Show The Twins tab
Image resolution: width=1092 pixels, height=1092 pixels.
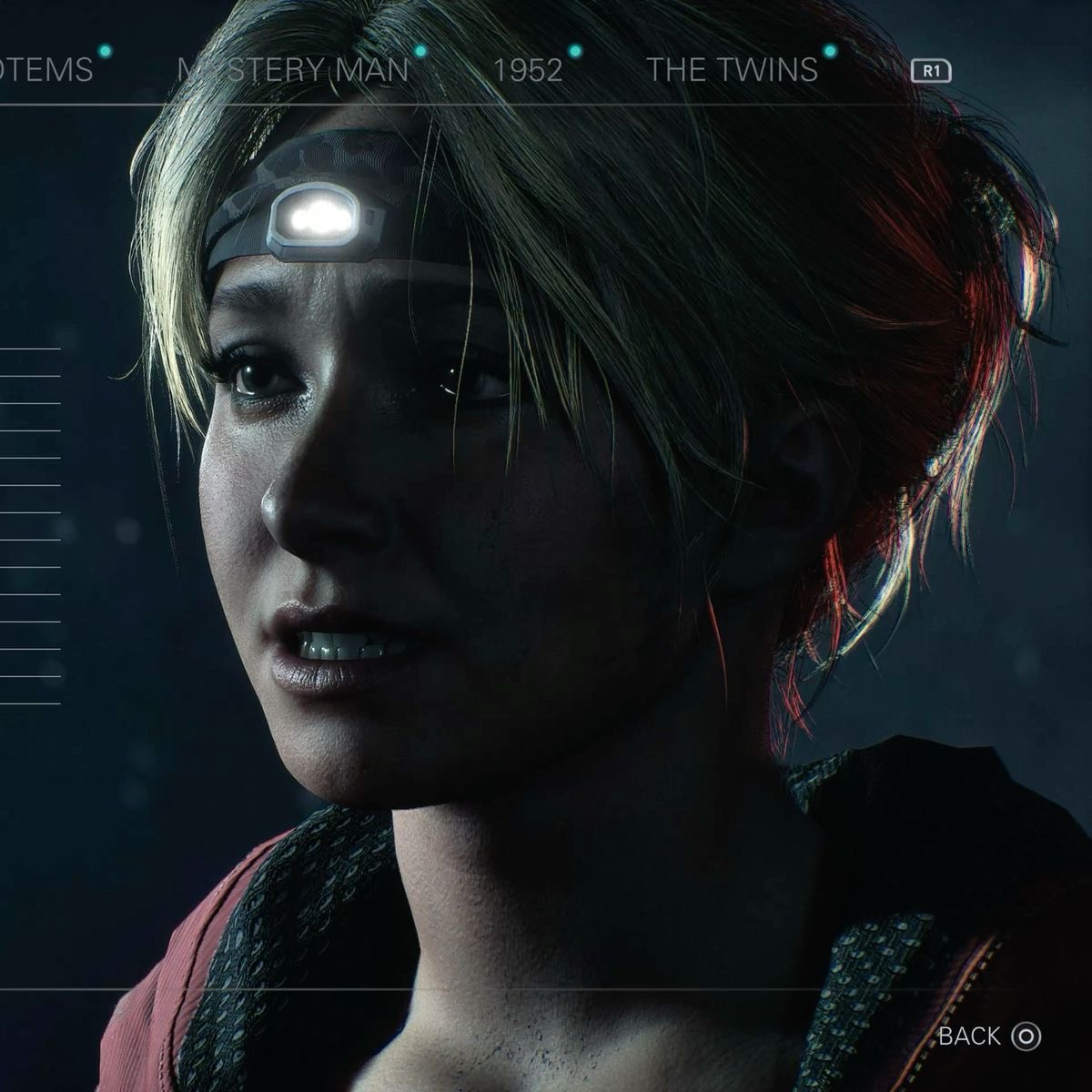click(732, 70)
